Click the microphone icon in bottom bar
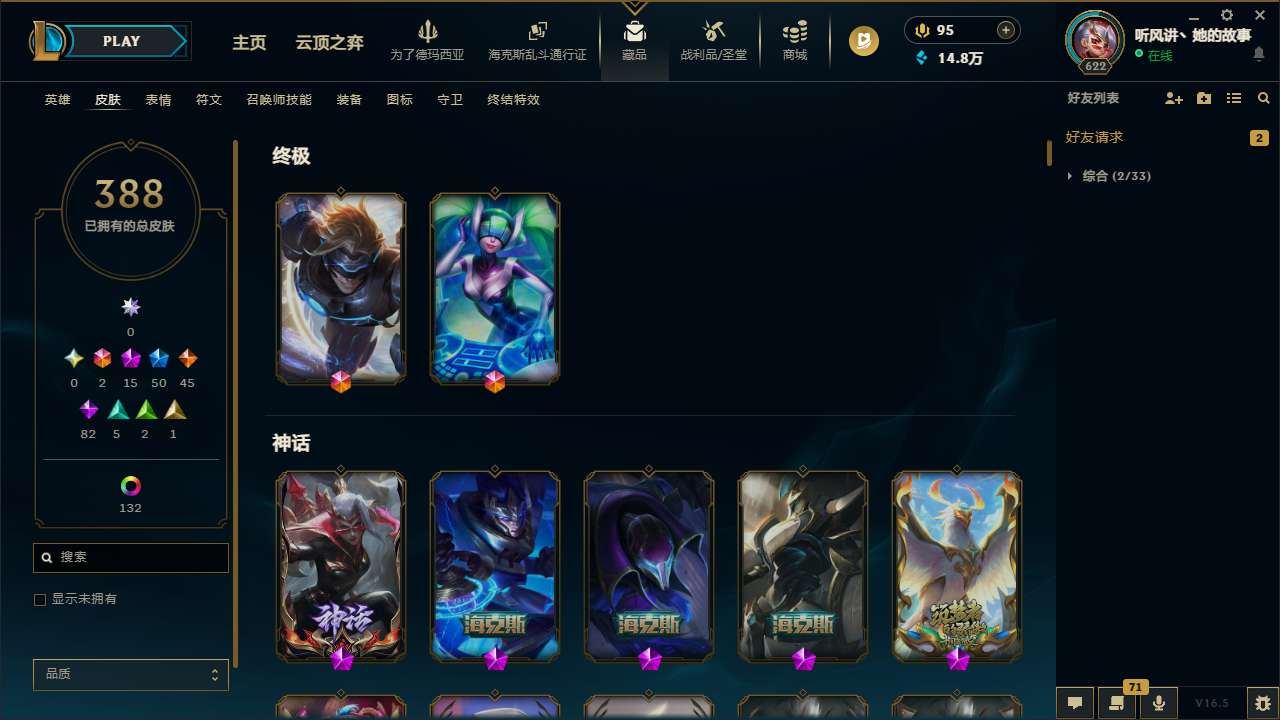The height and width of the screenshot is (720, 1280). point(1158,702)
